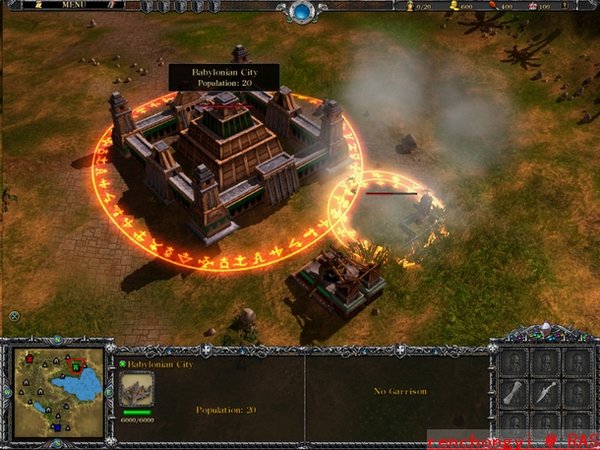The height and width of the screenshot is (450, 600).
Task: Open the MENU at the top bar
Action: (x=74, y=5)
